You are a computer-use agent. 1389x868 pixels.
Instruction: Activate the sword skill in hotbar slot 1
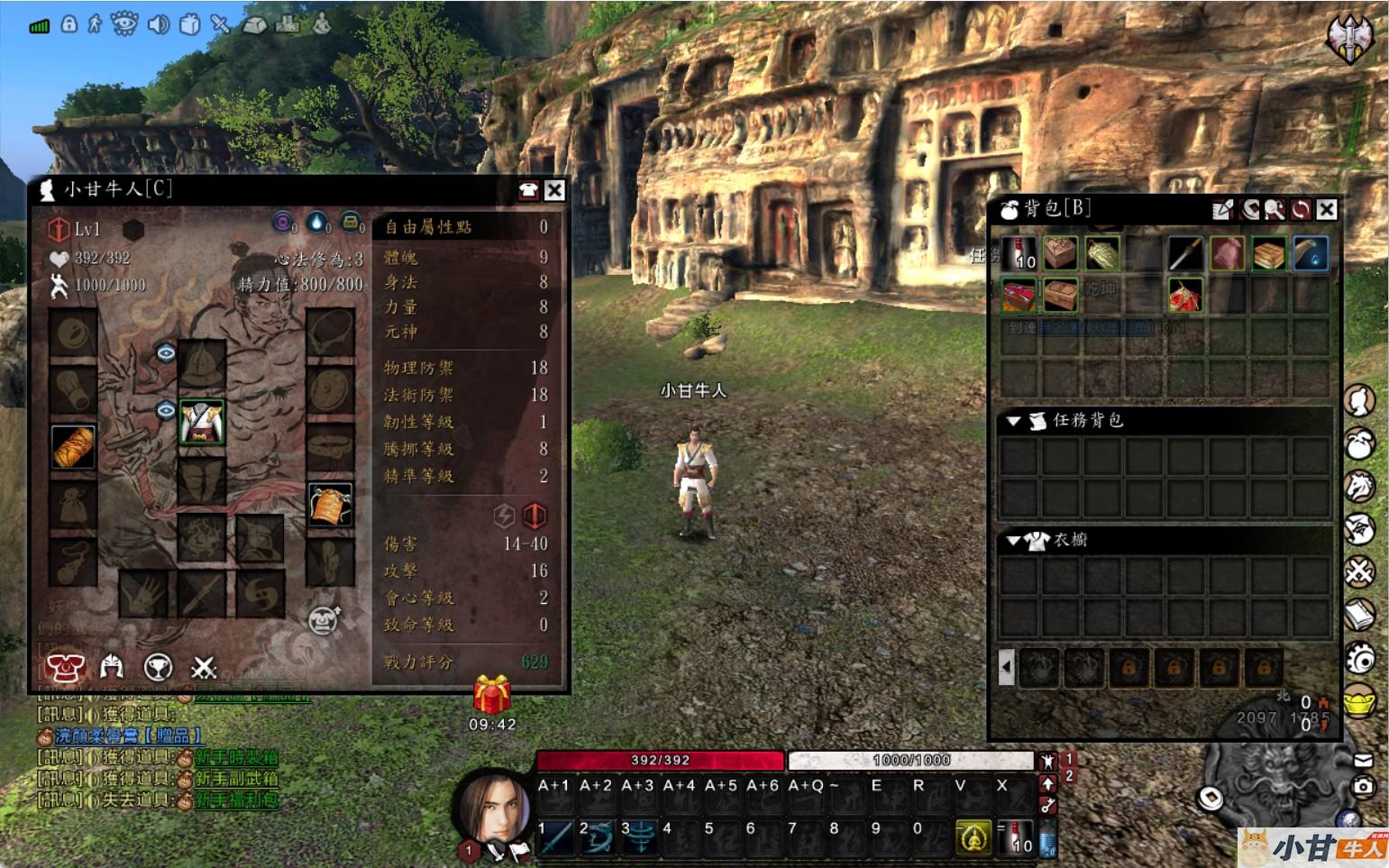coord(555,837)
